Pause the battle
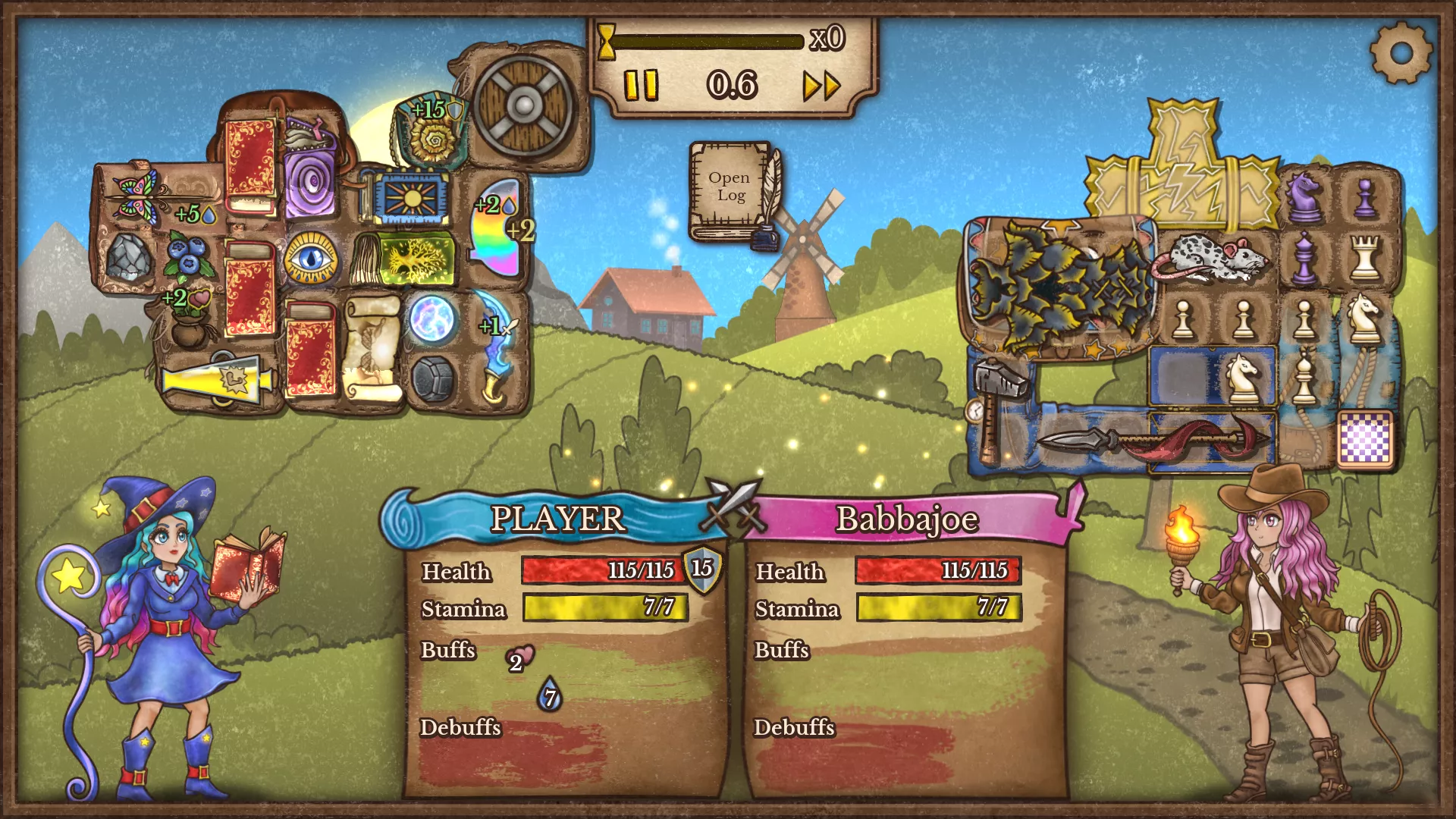Screen dimensions: 1456x819 pos(641,85)
